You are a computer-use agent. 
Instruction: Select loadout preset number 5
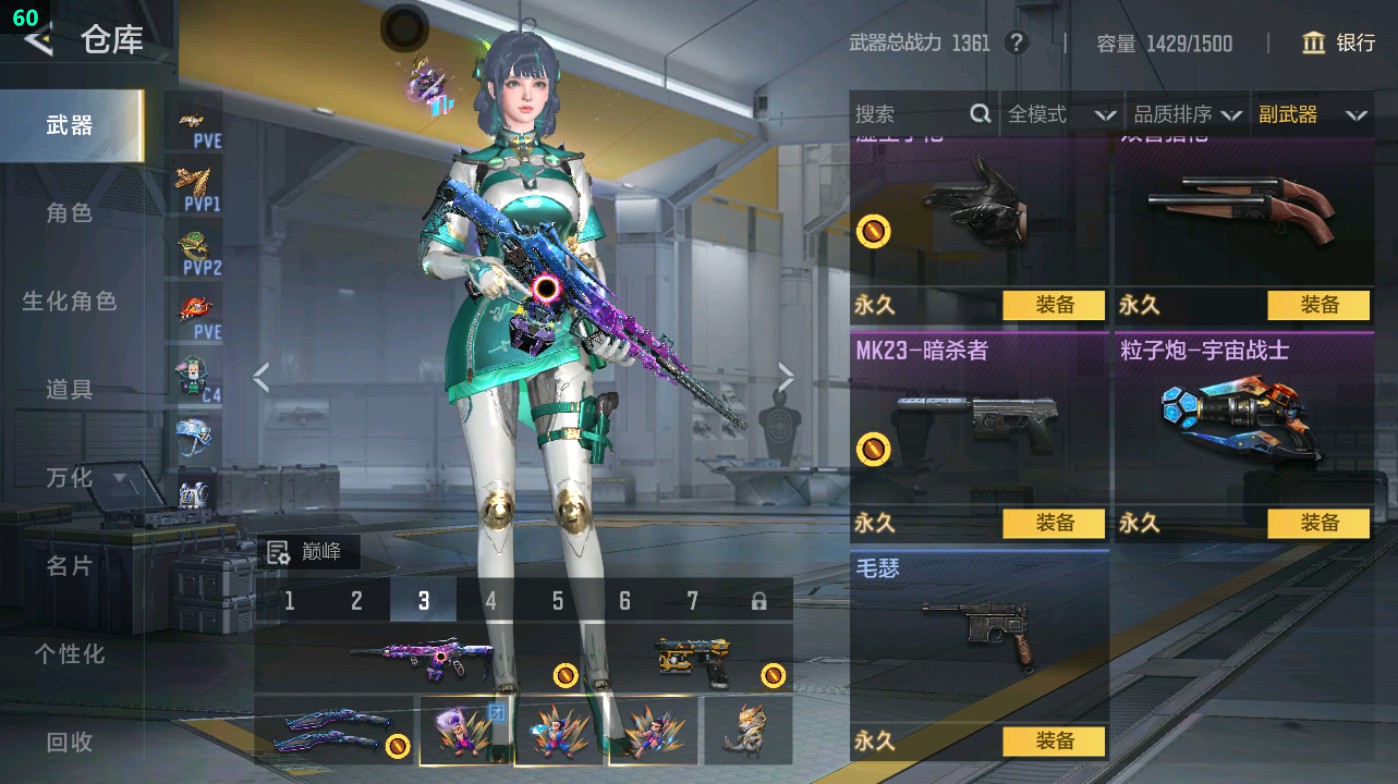coord(556,601)
